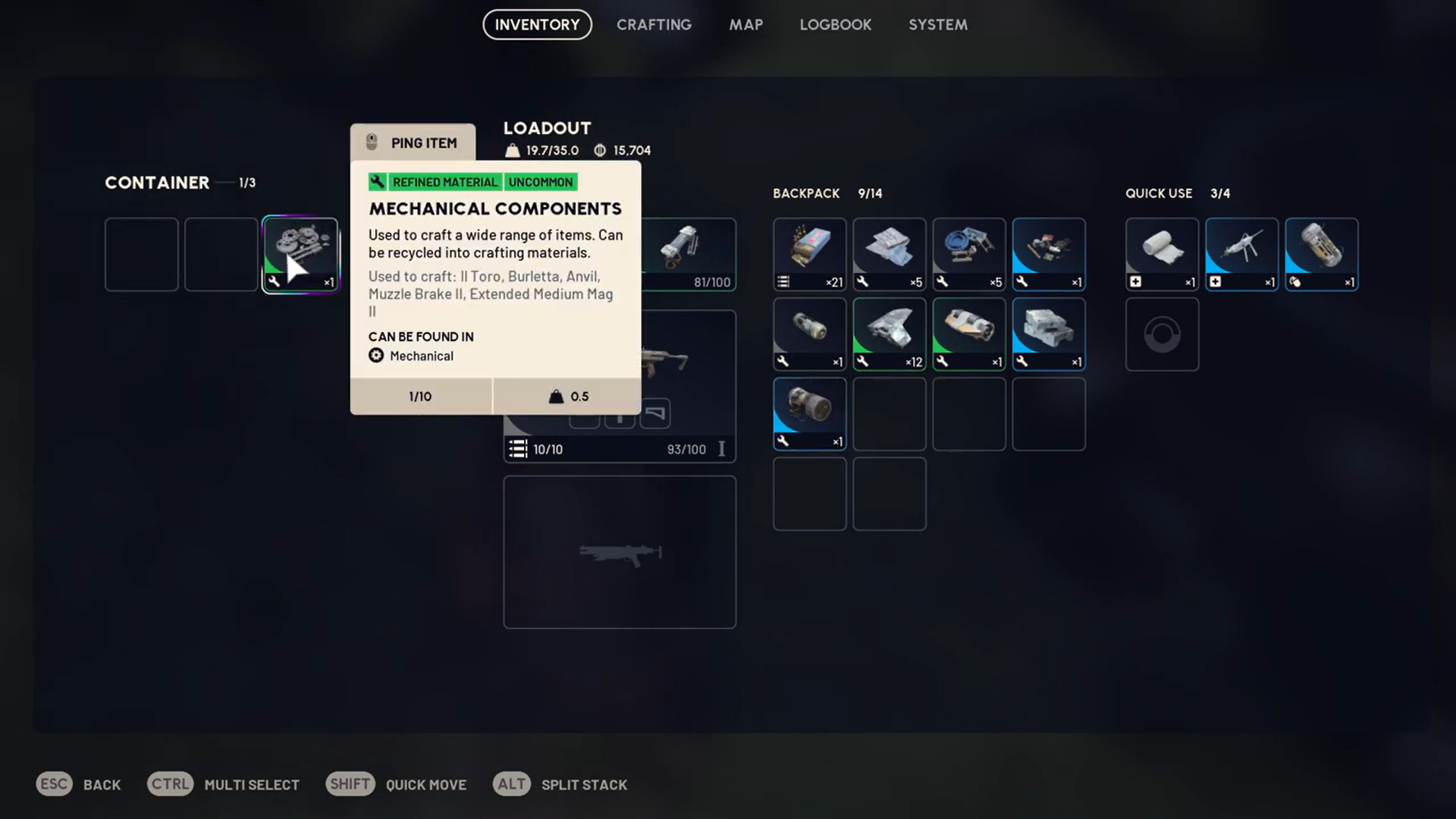Switch to the Map tab
Screen dimensions: 1456x819
(x=746, y=25)
